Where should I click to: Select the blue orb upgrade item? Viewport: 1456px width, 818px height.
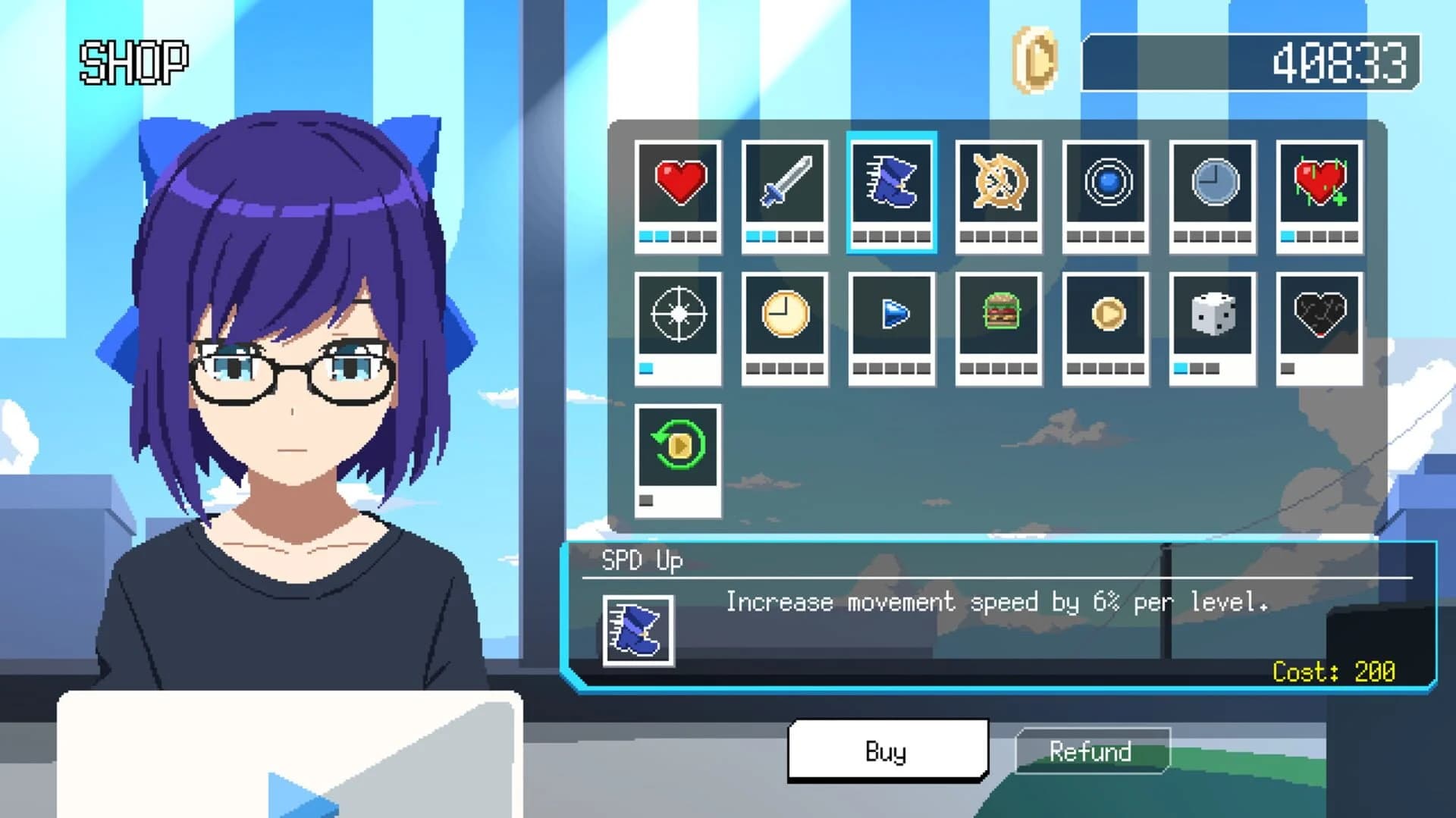(1105, 186)
